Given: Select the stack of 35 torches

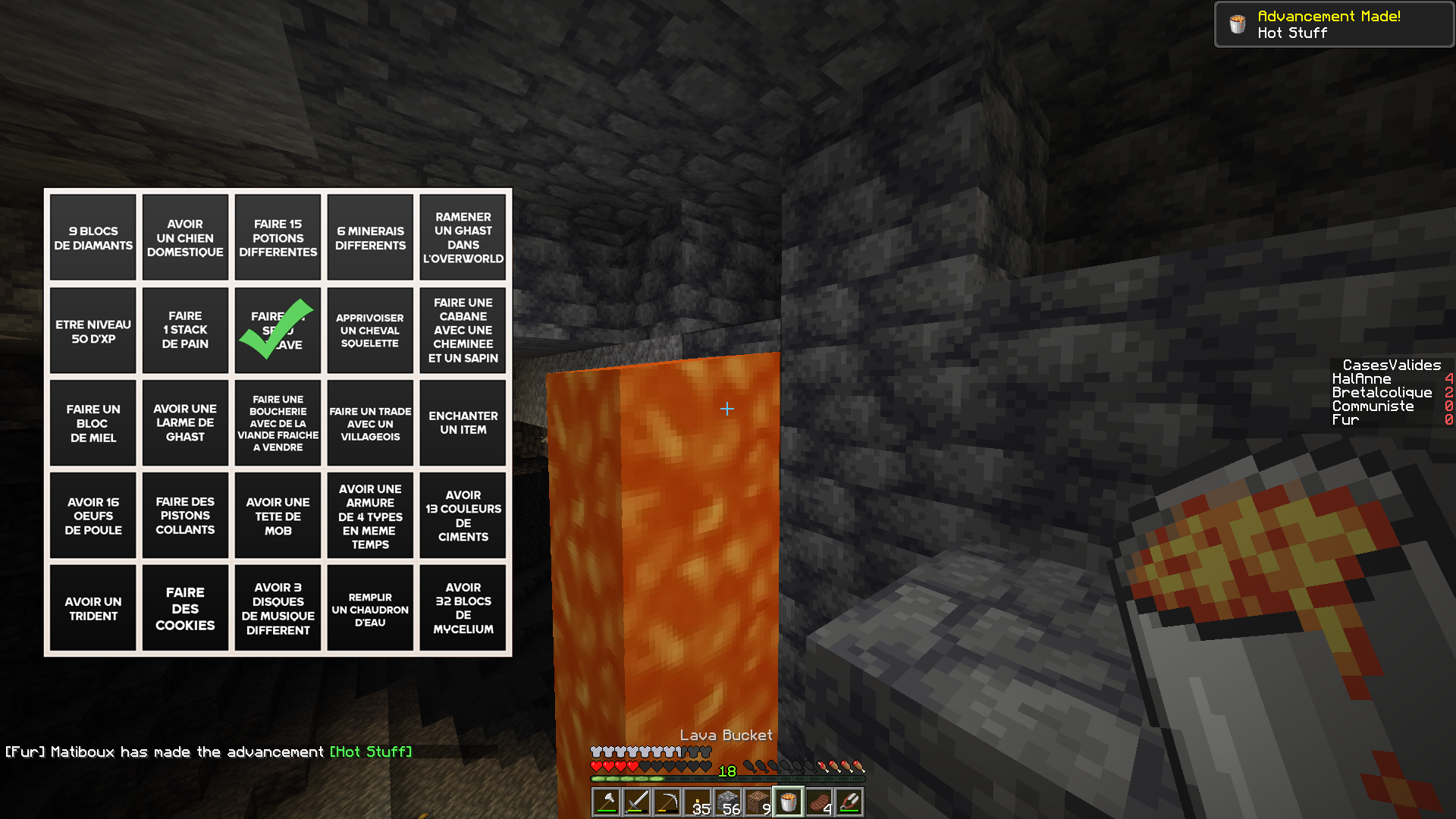Looking at the screenshot, I should [x=698, y=802].
